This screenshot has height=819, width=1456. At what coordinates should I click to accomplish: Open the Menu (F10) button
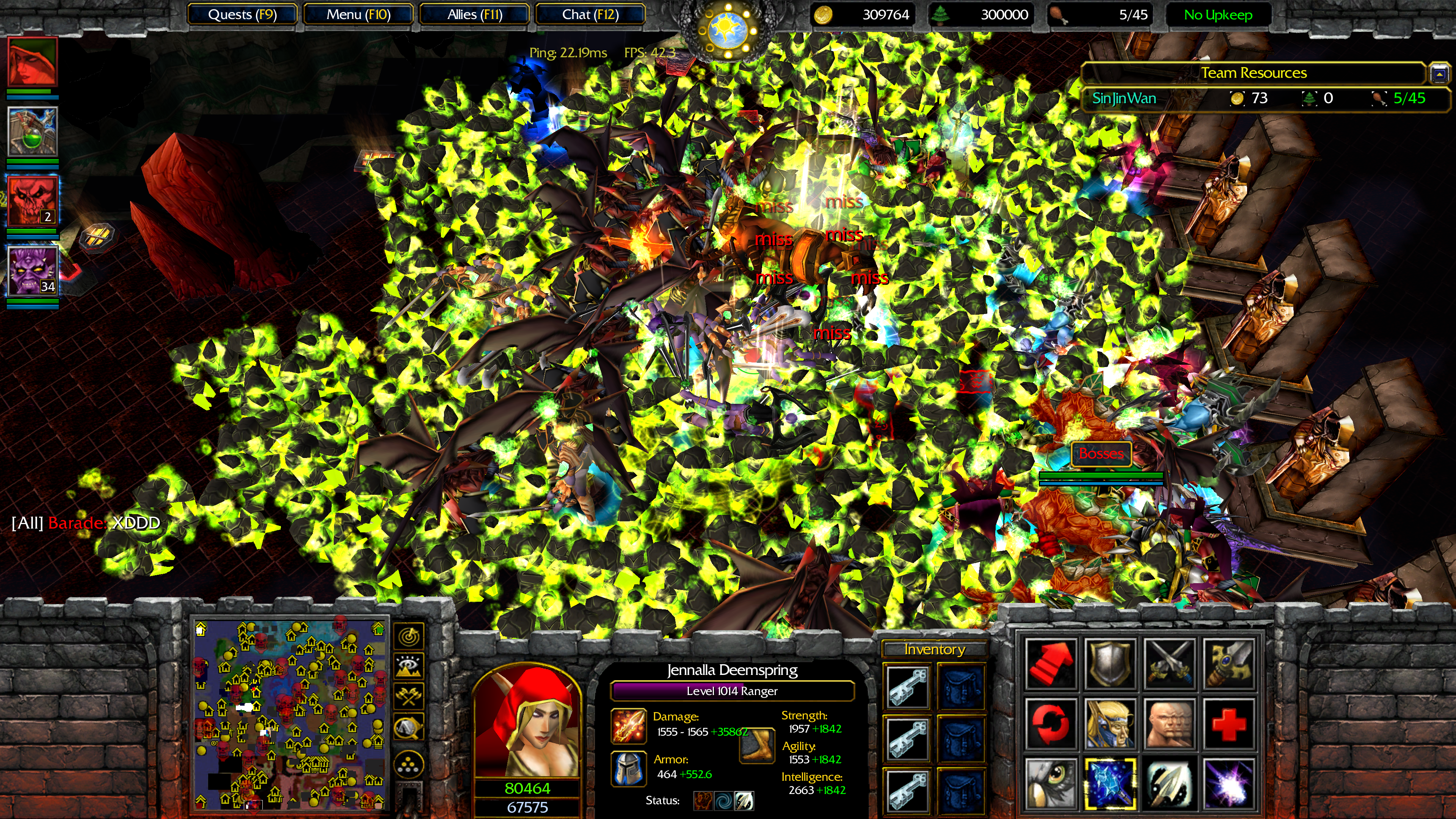(x=358, y=15)
